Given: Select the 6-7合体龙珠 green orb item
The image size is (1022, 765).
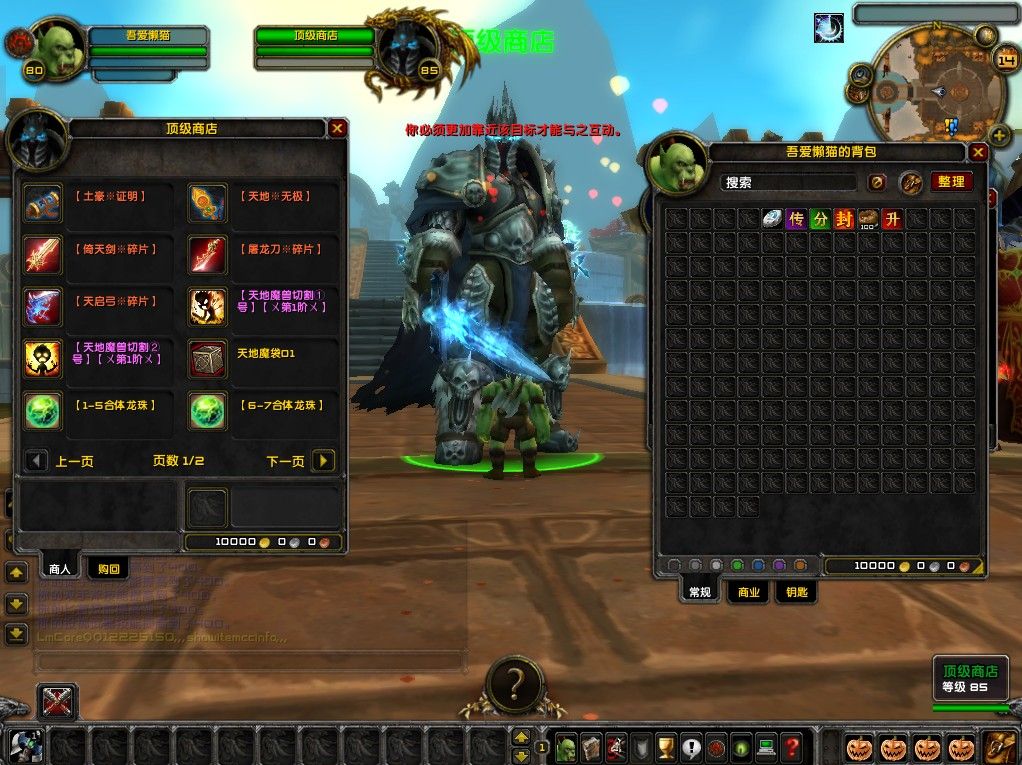Looking at the screenshot, I should coord(208,411).
